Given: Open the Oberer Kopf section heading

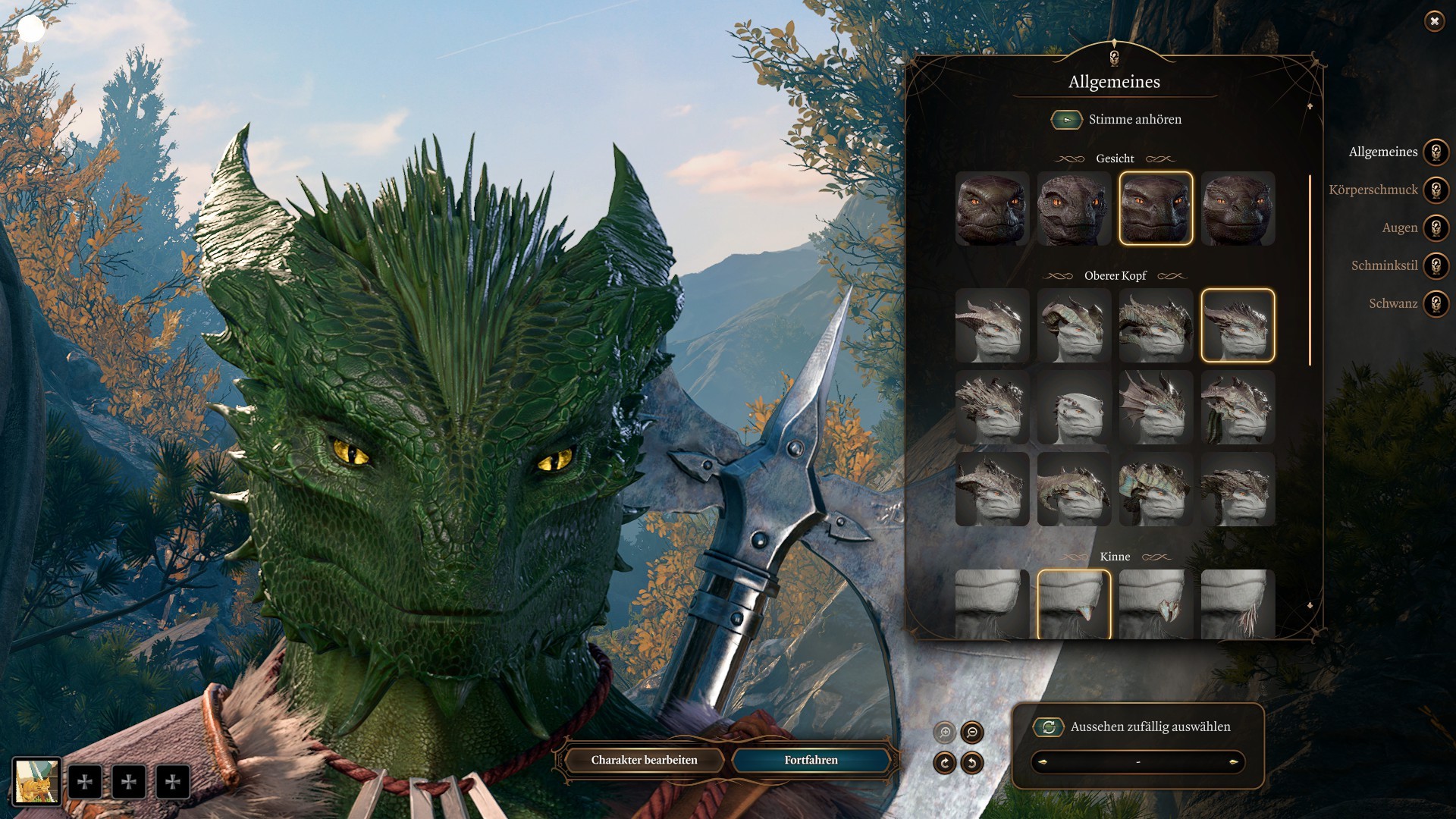Looking at the screenshot, I should (x=1115, y=276).
